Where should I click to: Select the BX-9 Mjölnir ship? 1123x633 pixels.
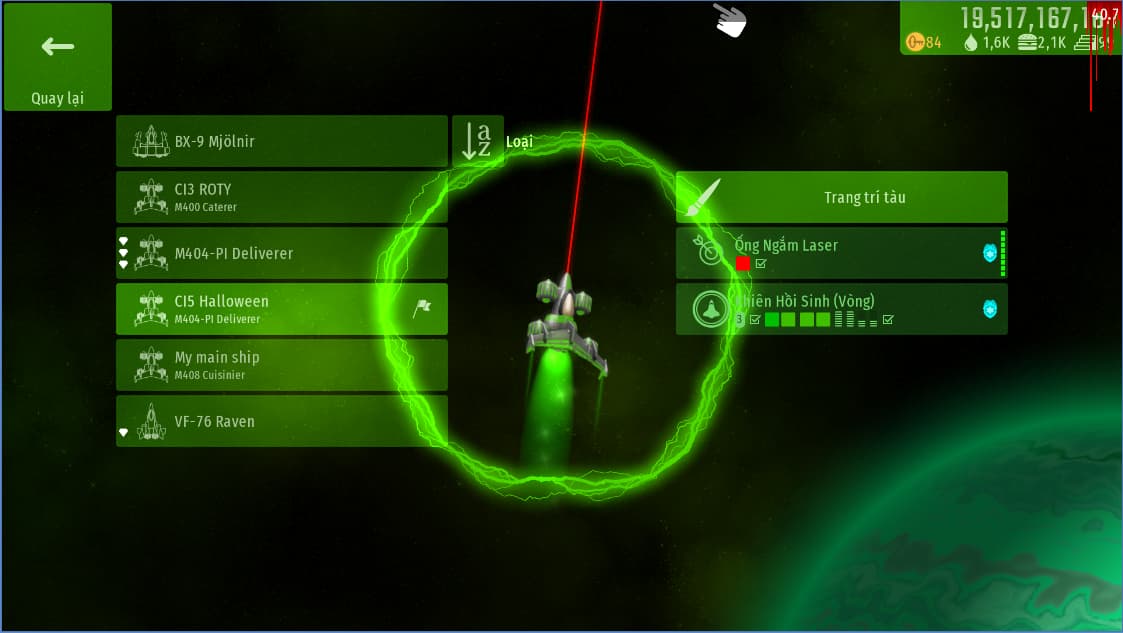[281, 141]
